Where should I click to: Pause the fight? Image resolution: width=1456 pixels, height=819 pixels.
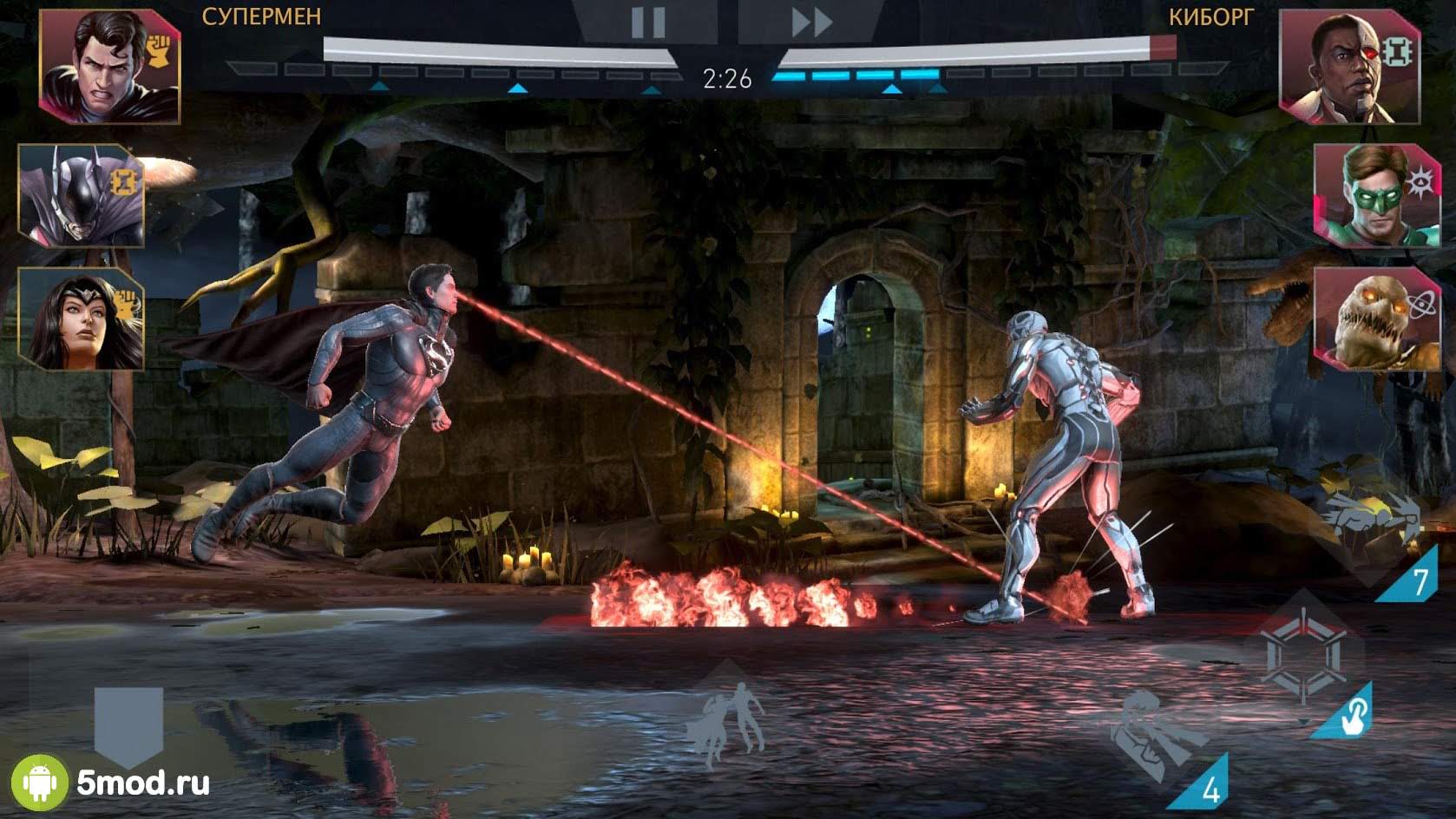647,23
